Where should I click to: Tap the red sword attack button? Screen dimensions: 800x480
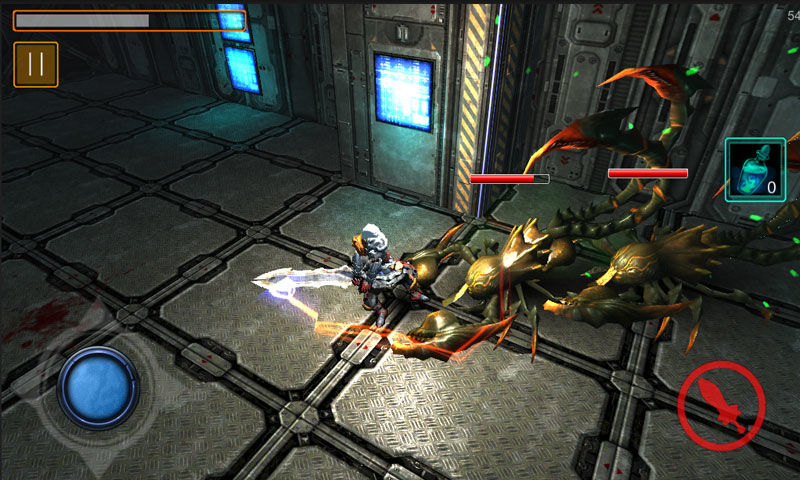[721, 405]
